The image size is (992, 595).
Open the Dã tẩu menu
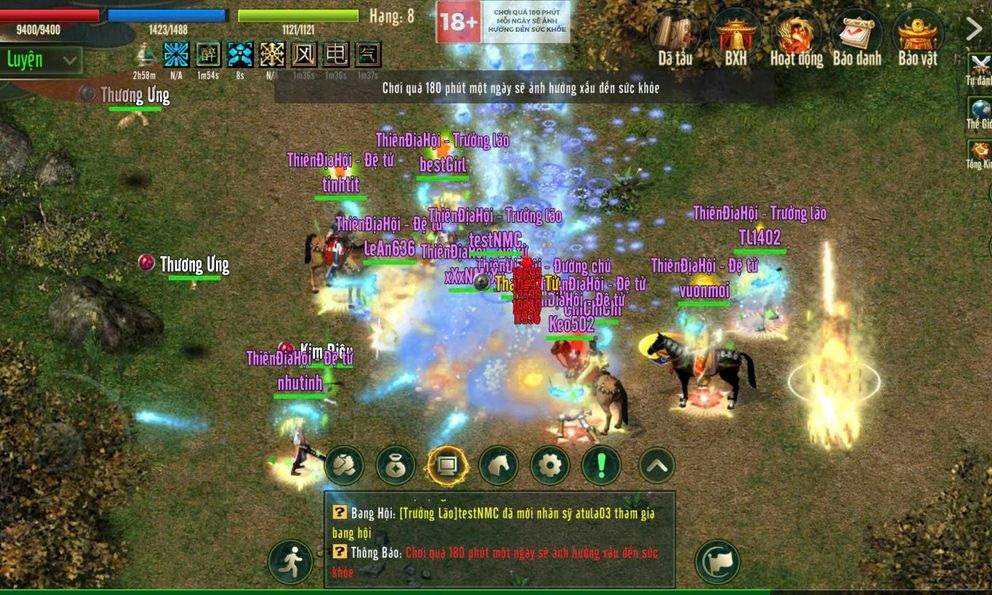click(677, 38)
